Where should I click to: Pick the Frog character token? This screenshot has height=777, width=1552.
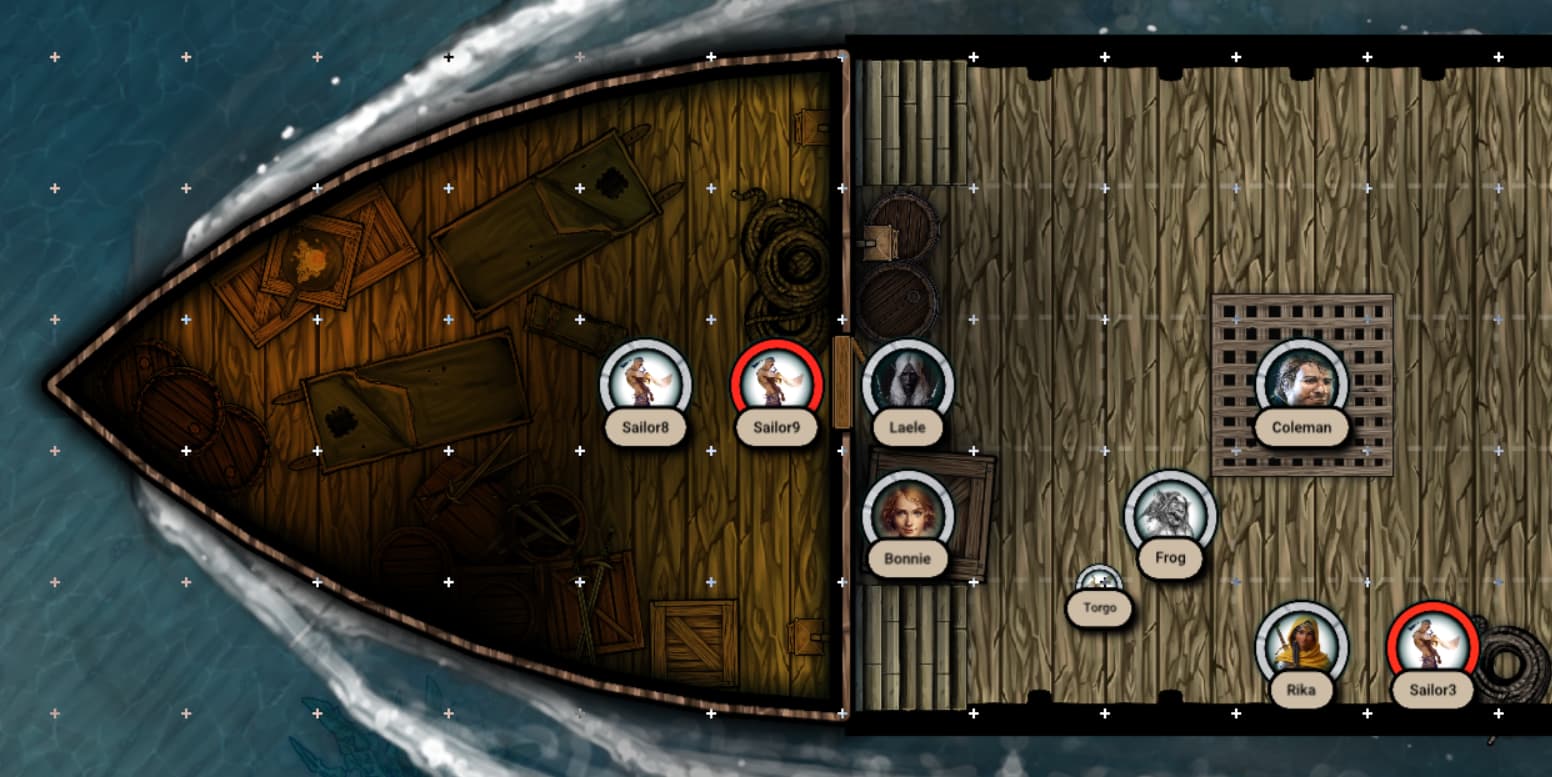1170,514
